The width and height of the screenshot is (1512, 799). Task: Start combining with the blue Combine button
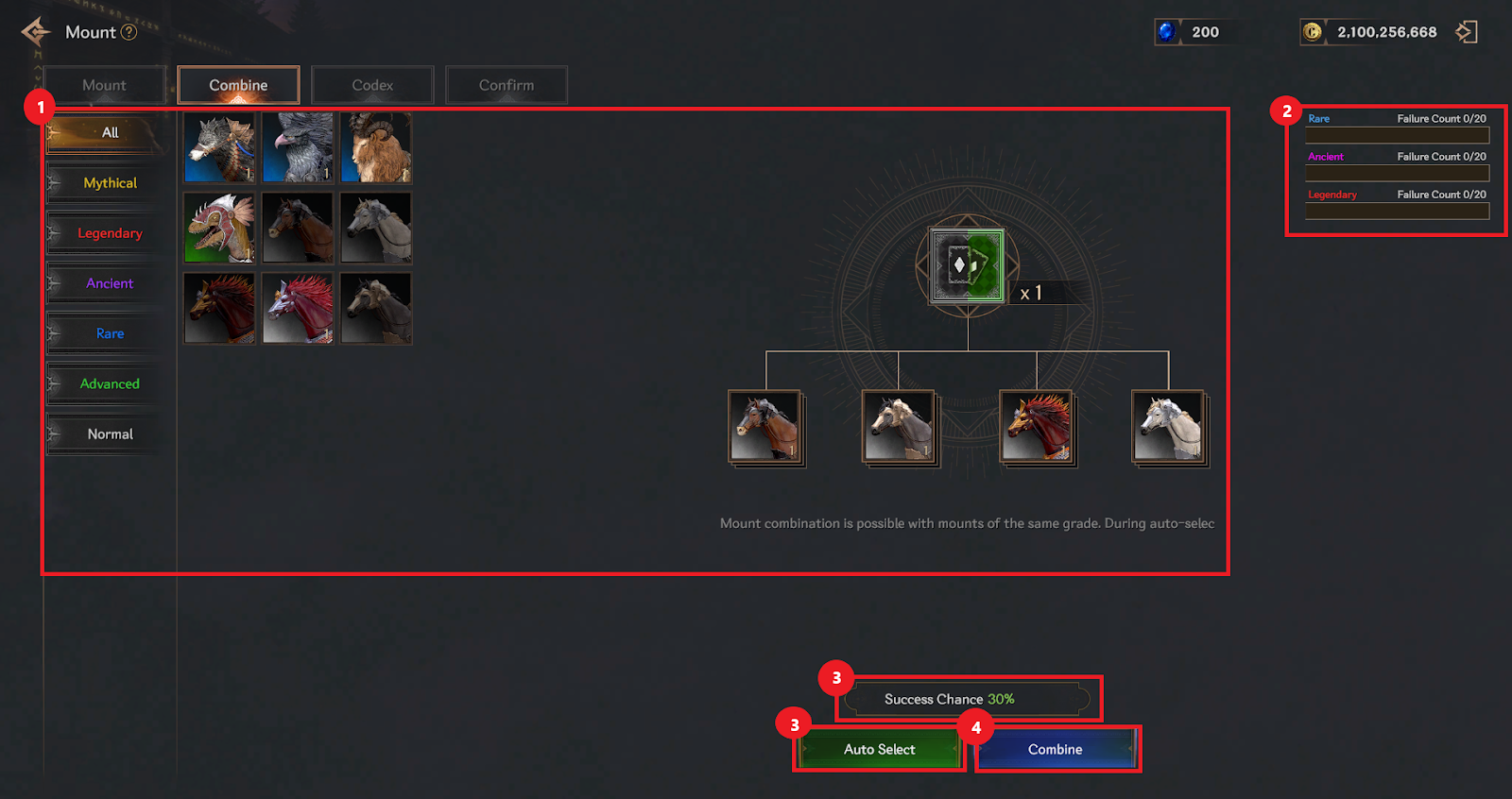1056,749
